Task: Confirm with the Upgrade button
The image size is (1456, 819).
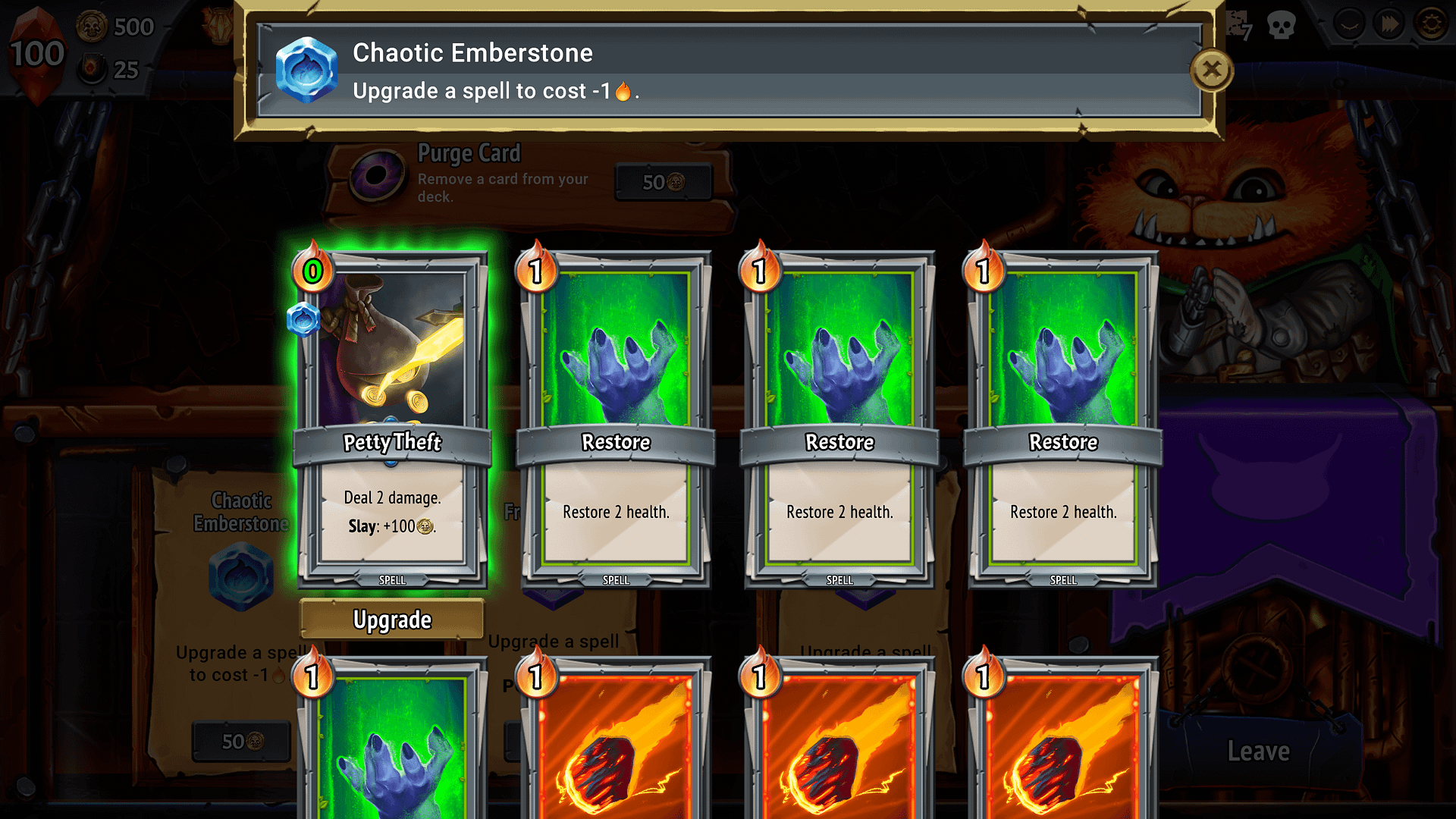Action: tap(392, 620)
